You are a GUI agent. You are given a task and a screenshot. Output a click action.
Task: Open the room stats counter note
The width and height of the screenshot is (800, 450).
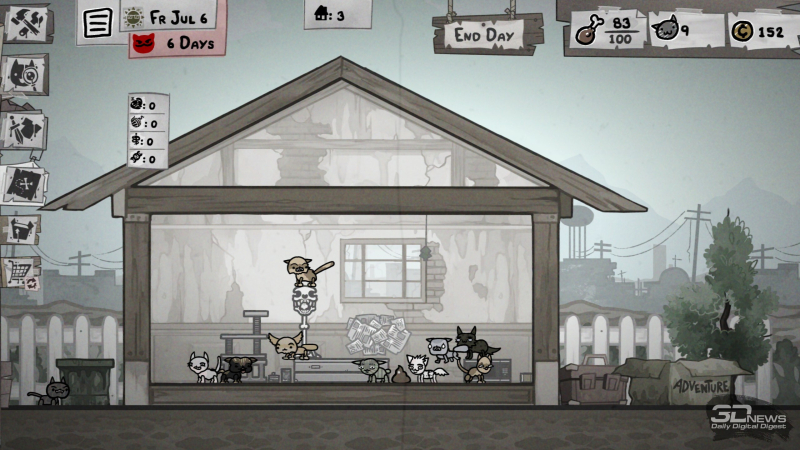[x=147, y=131]
